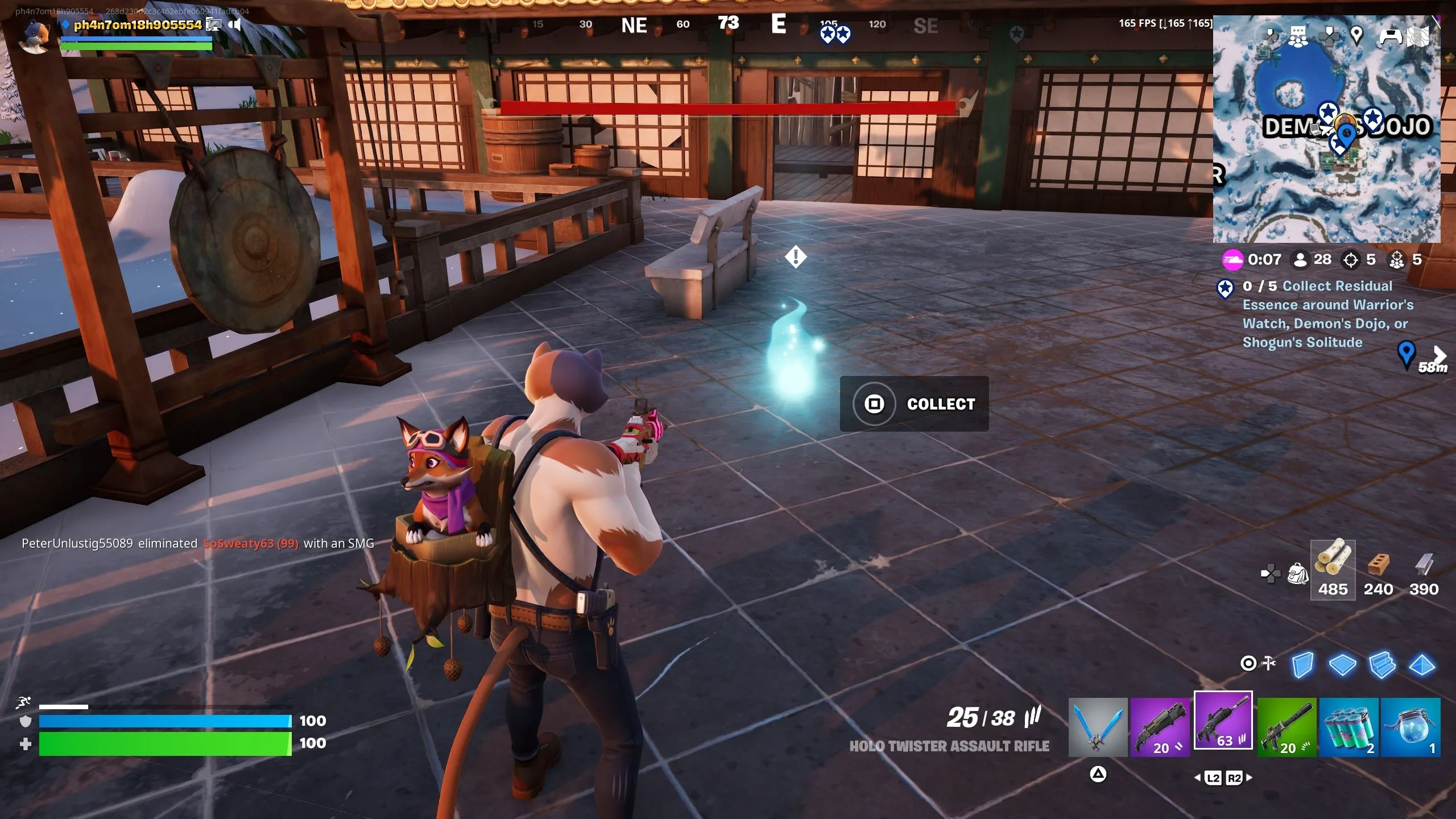Choose the pyramid roof building piece
This screenshot has width=1456, height=819.
1422,664
